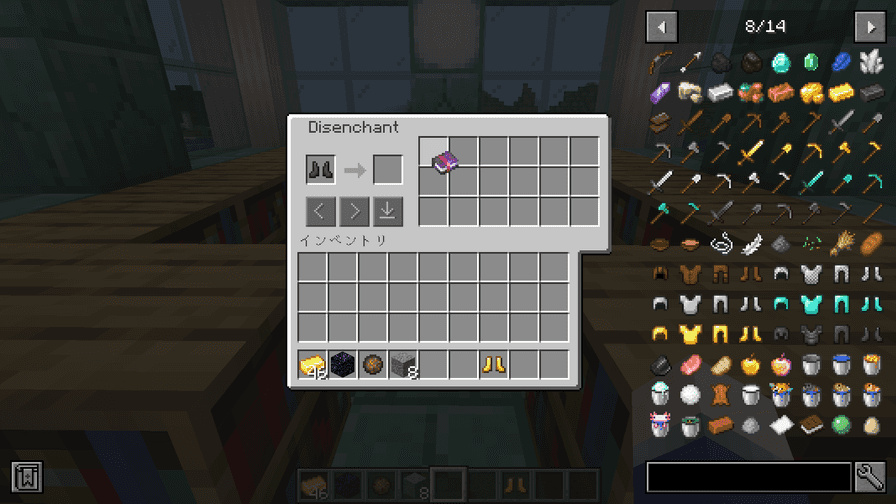896x504 pixels.
Task: Choose the emerald in the item list
Action: 811,63
